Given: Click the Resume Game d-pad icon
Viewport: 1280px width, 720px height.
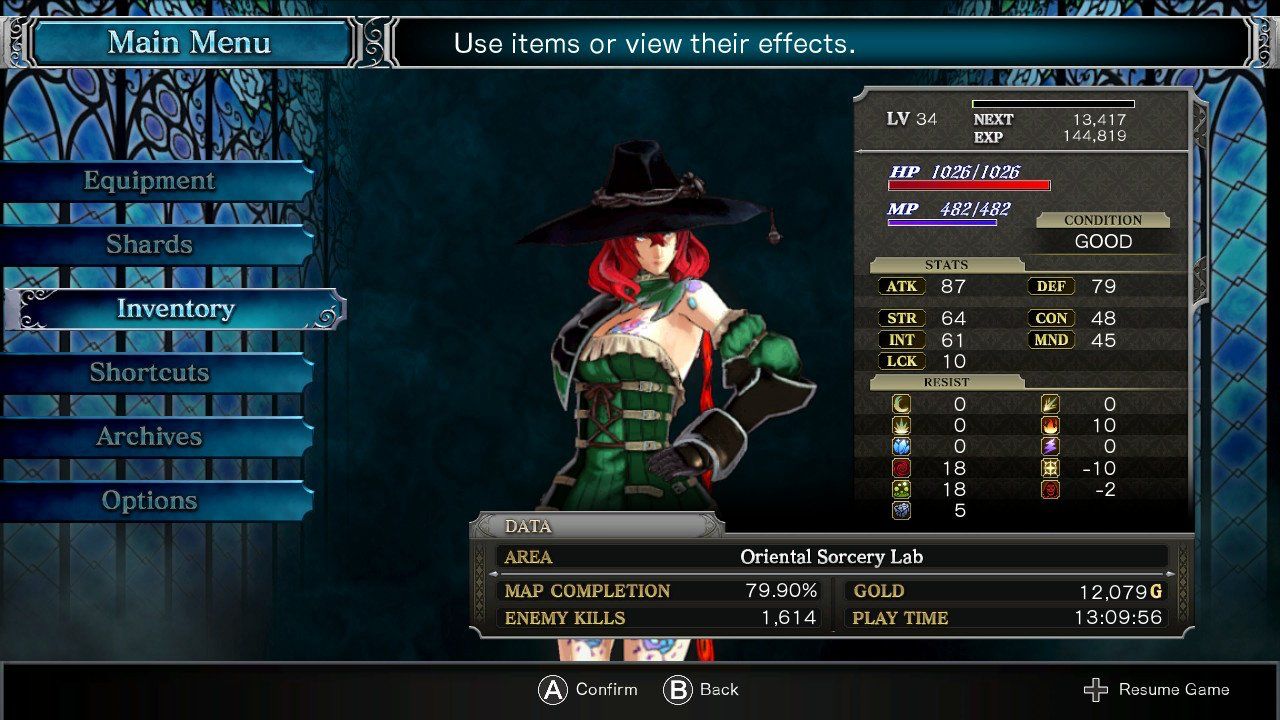Looking at the screenshot, I should [x=1096, y=689].
